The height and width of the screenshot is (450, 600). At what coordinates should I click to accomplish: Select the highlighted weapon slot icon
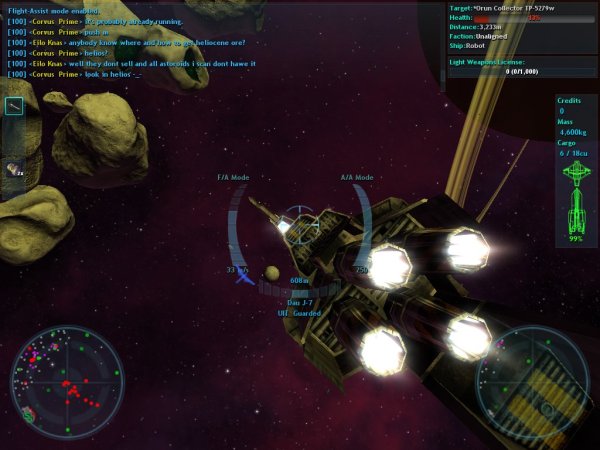click(14, 107)
